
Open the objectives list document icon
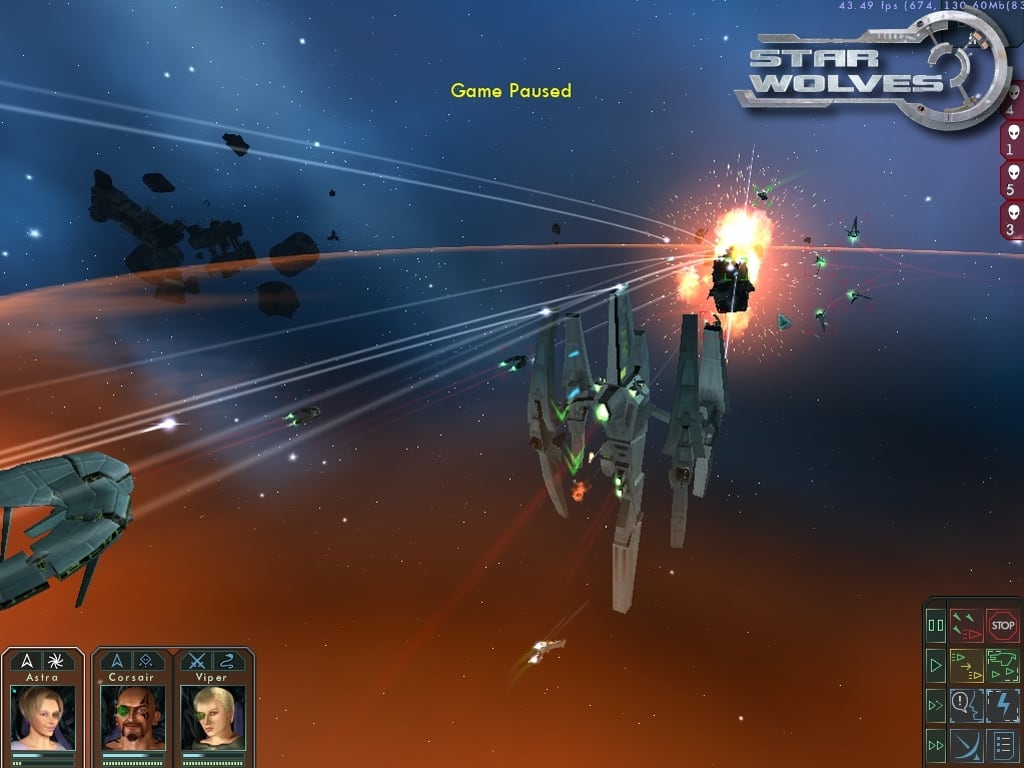[1002, 745]
